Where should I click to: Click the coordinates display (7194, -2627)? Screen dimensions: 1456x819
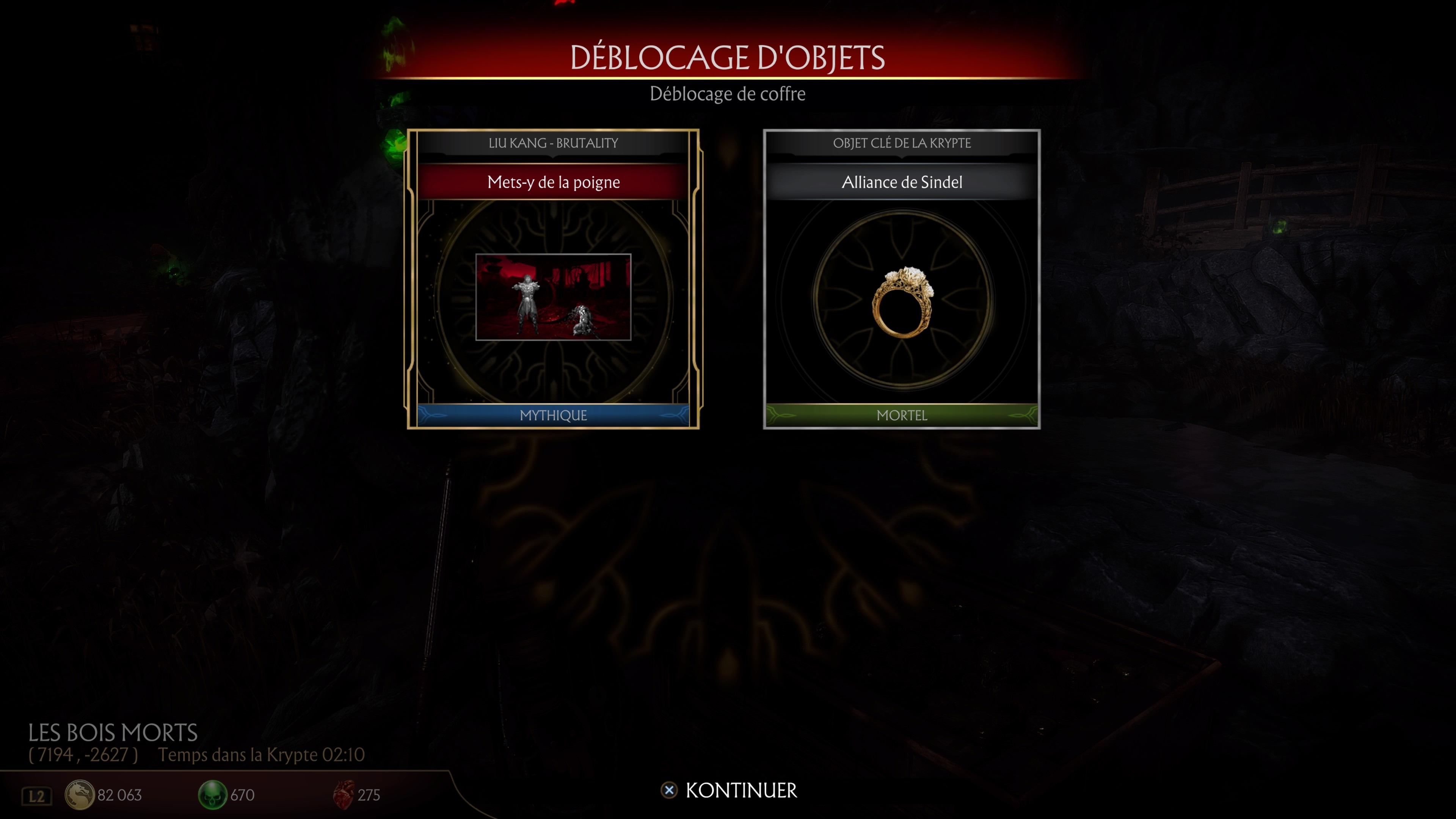83,754
